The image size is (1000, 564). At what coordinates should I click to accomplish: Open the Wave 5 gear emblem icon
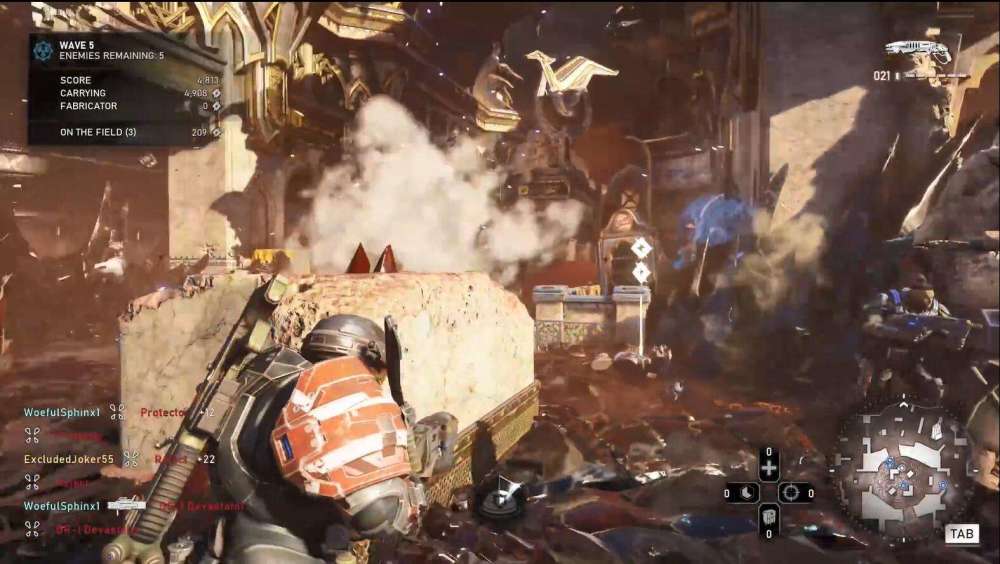click(x=43, y=50)
